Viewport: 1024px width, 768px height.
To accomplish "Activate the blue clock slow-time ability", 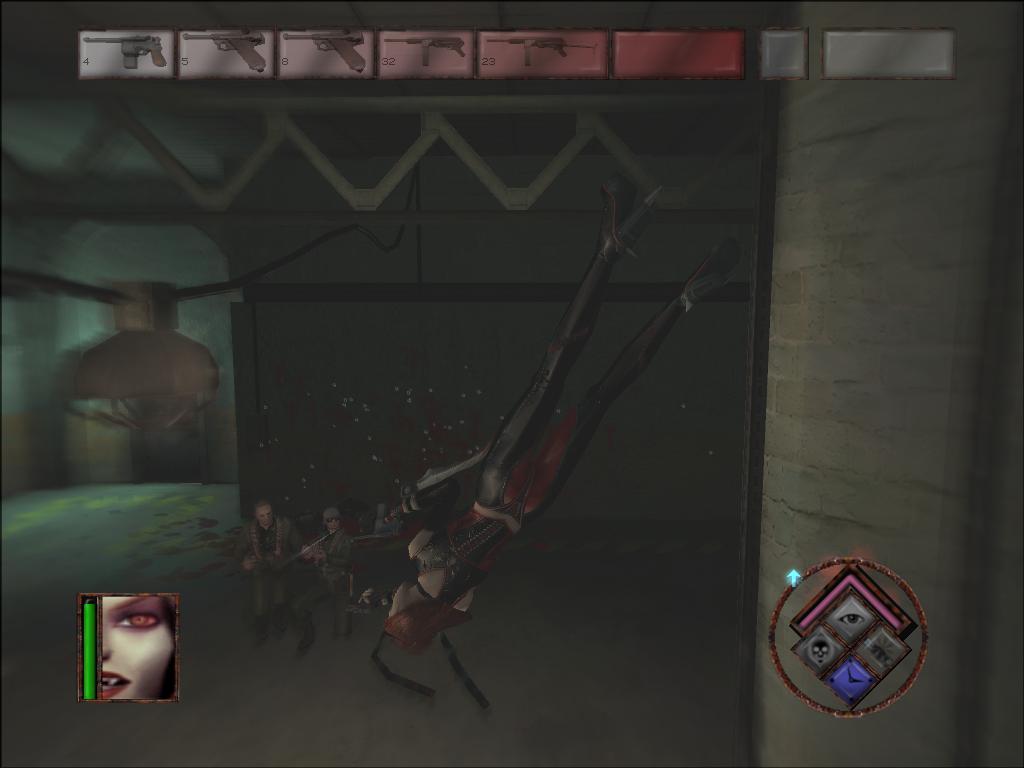I will tap(850, 681).
